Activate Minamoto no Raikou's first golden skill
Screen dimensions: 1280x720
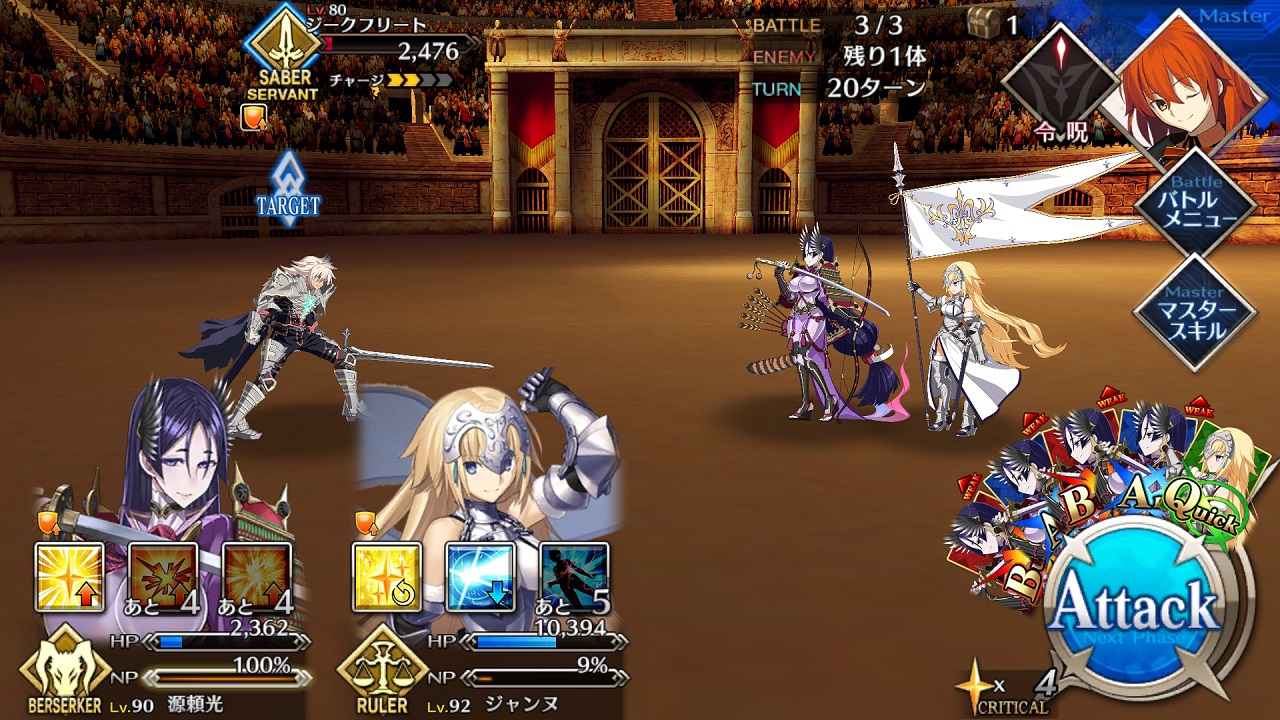(x=69, y=577)
